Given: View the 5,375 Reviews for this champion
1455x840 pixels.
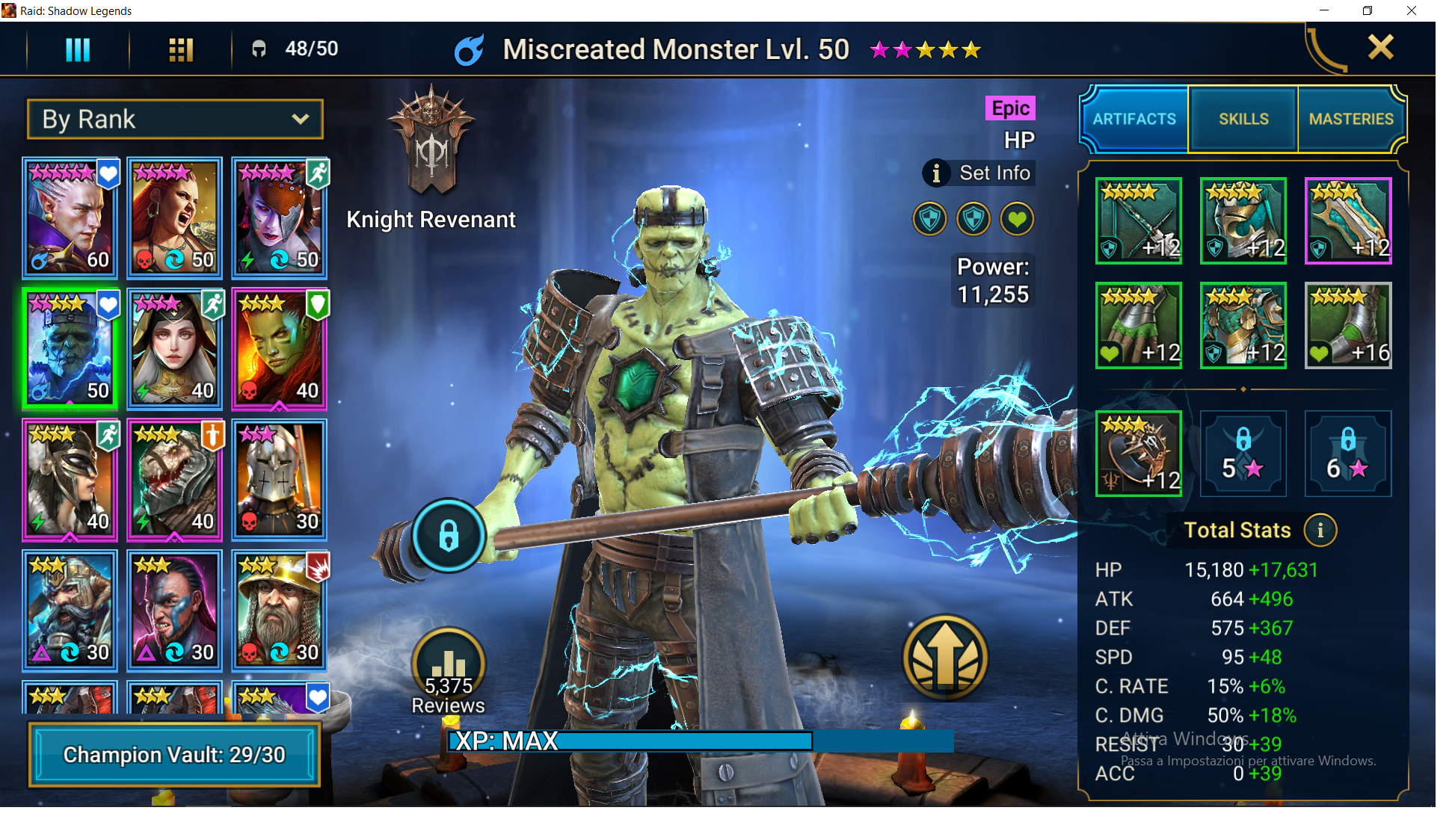Looking at the screenshot, I should (x=449, y=670).
